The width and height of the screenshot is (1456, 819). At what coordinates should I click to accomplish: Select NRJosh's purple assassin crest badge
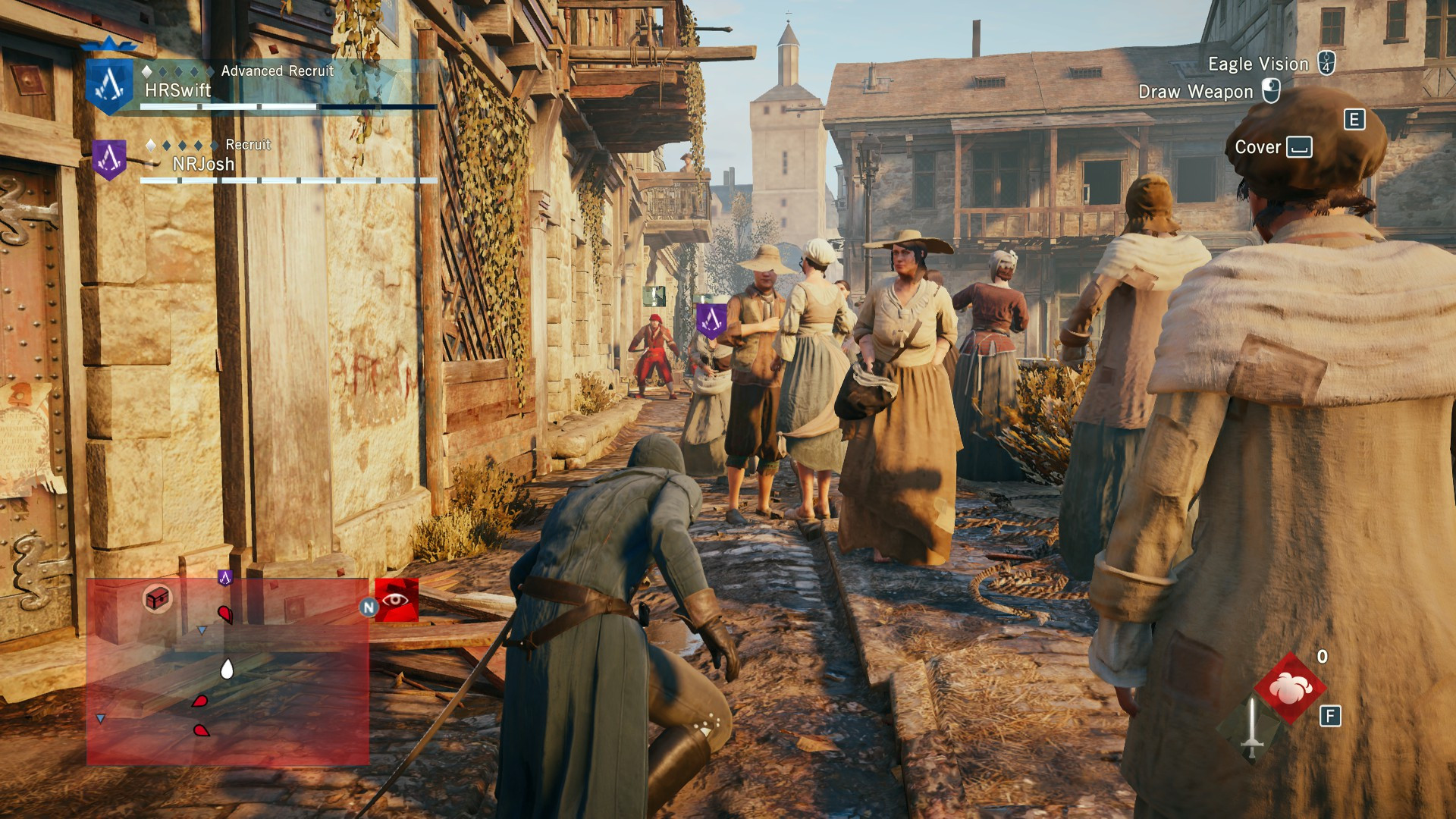[109, 159]
